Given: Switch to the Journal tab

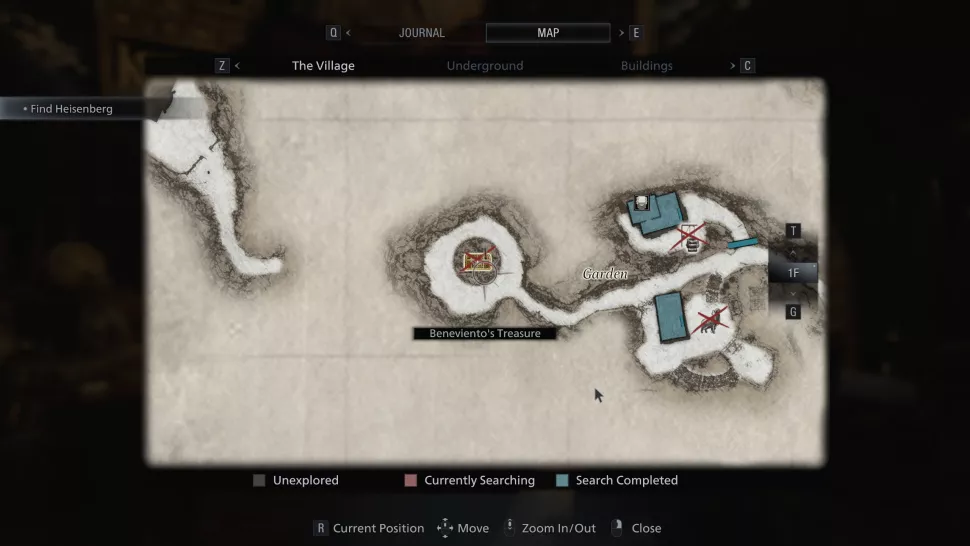Looking at the screenshot, I should (x=421, y=33).
